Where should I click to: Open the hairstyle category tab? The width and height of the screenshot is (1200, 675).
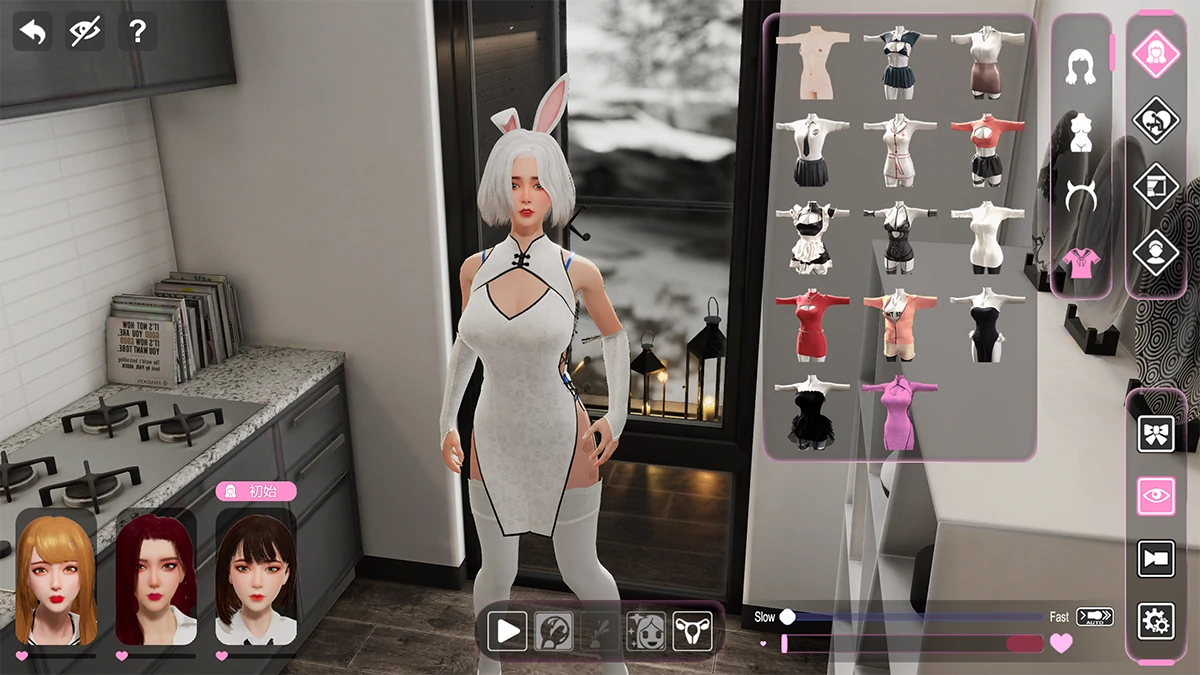click(x=1079, y=67)
